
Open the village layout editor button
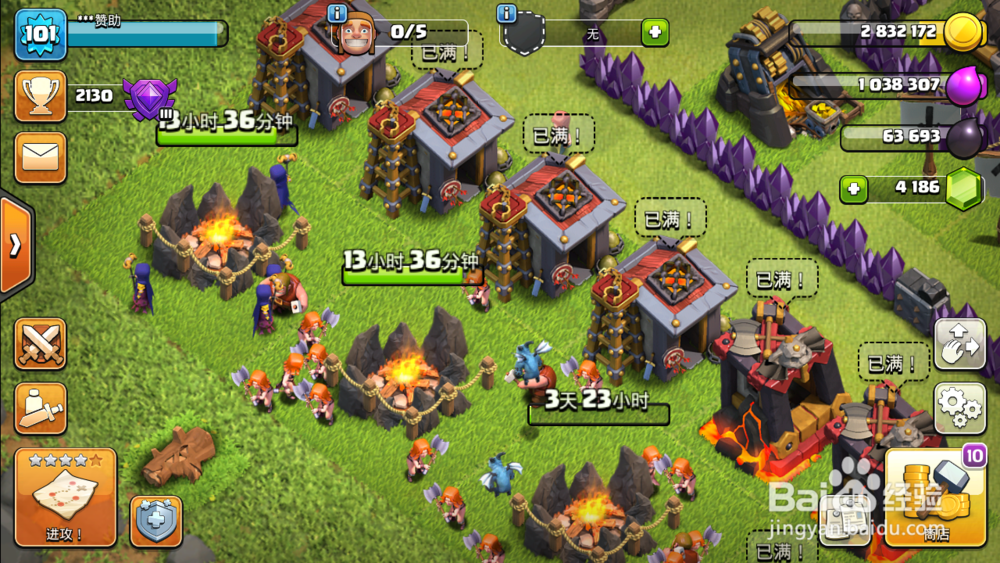point(959,345)
